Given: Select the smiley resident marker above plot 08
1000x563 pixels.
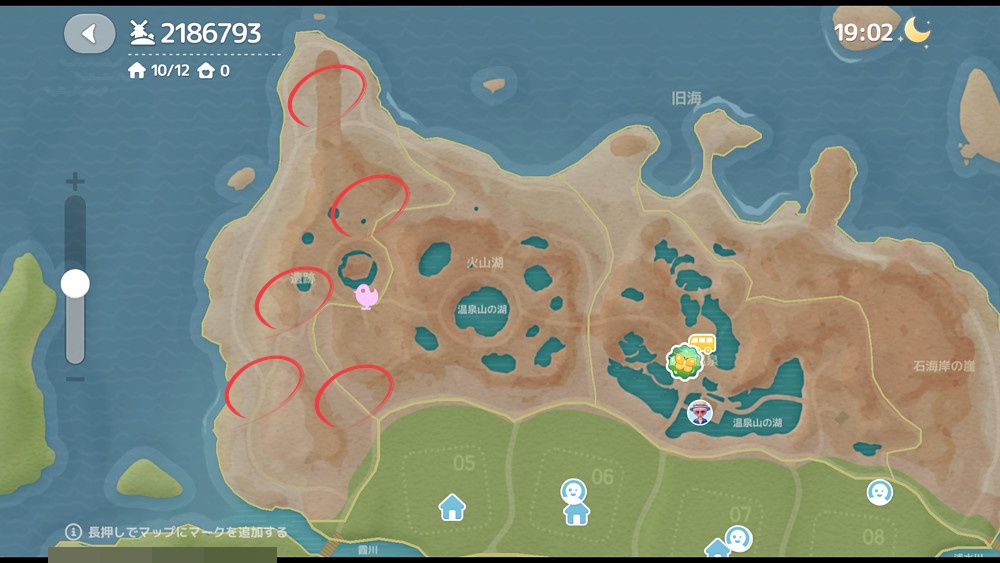Looking at the screenshot, I should tap(879, 491).
